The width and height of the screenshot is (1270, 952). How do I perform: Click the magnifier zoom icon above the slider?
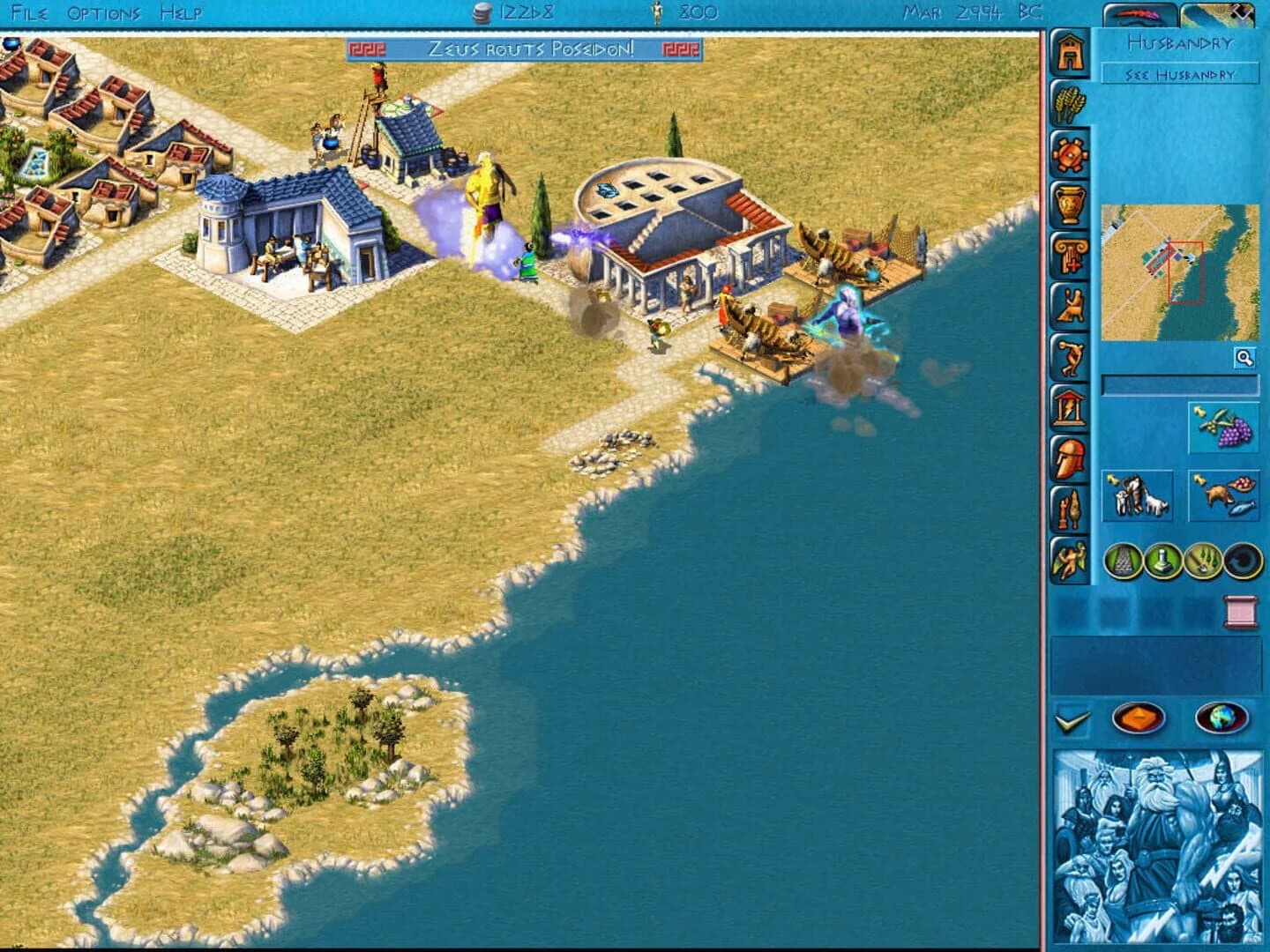pos(1244,356)
